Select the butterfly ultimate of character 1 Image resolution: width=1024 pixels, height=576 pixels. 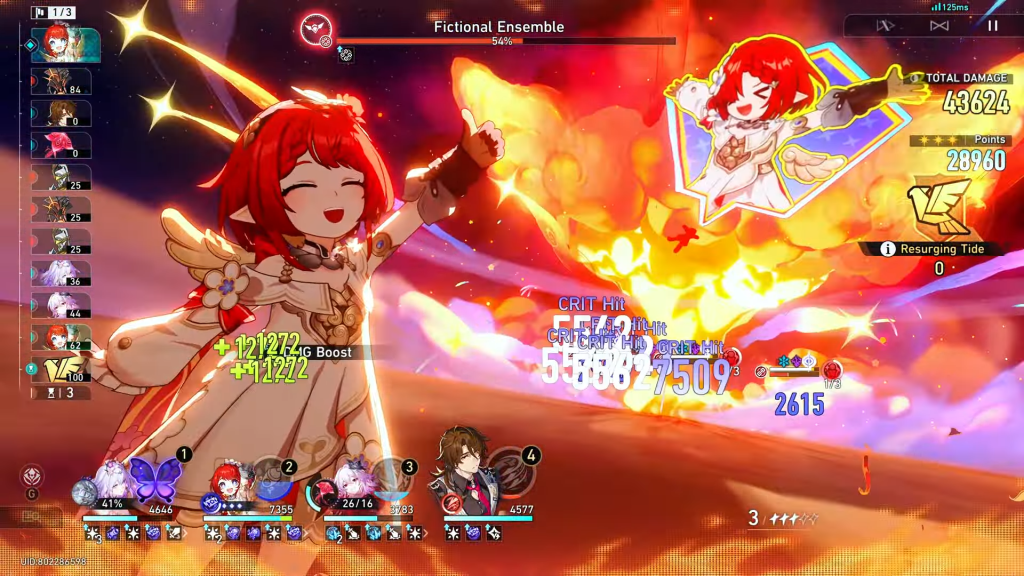tap(153, 478)
